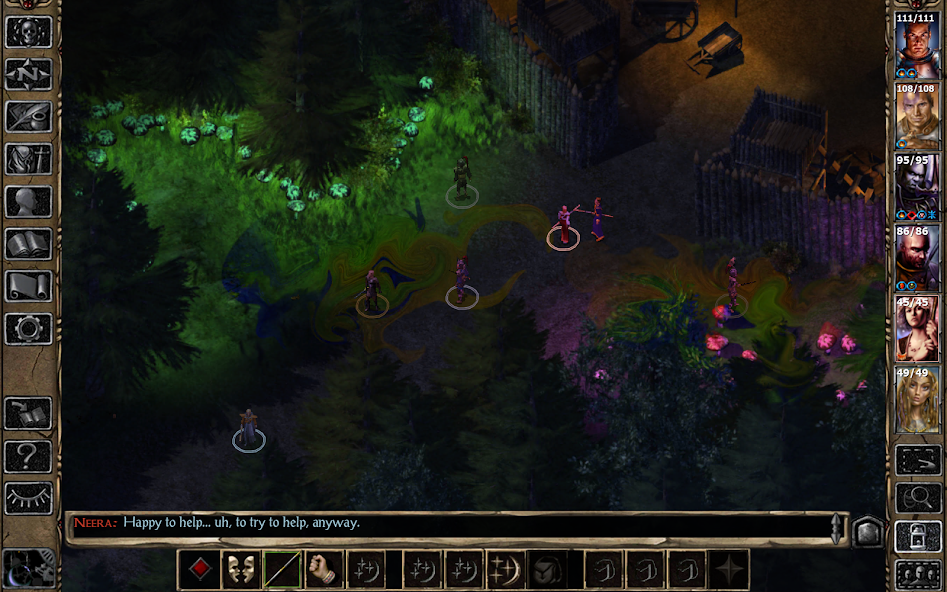The width and height of the screenshot is (947, 592).
Task: Toggle the closed-eye hide interface button
Action: click(x=29, y=498)
